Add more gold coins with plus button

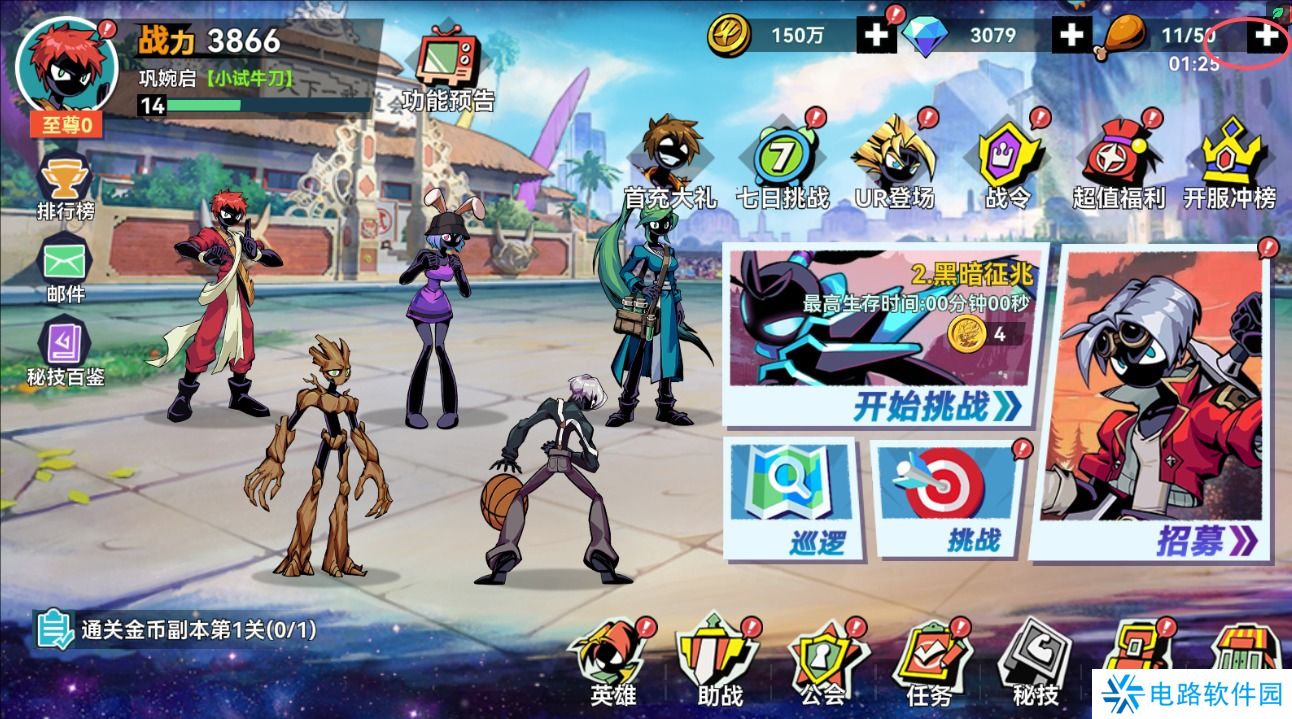(876, 36)
